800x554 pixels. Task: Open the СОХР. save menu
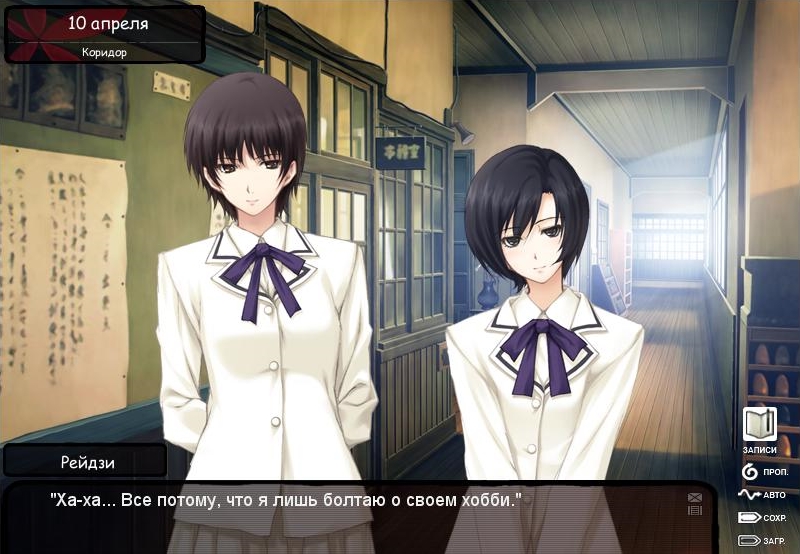click(x=762, y=518)
